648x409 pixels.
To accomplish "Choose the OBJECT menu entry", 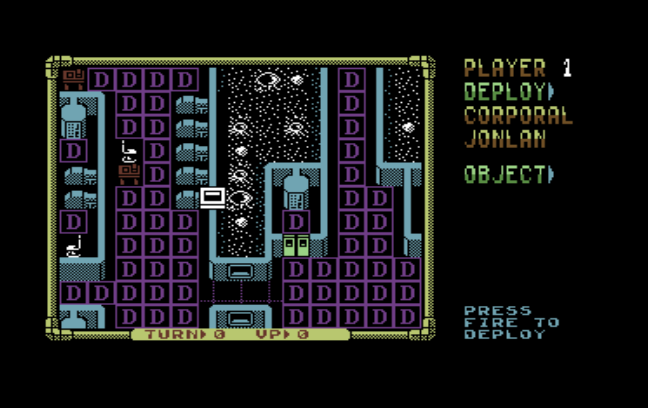I will point(508,174).
